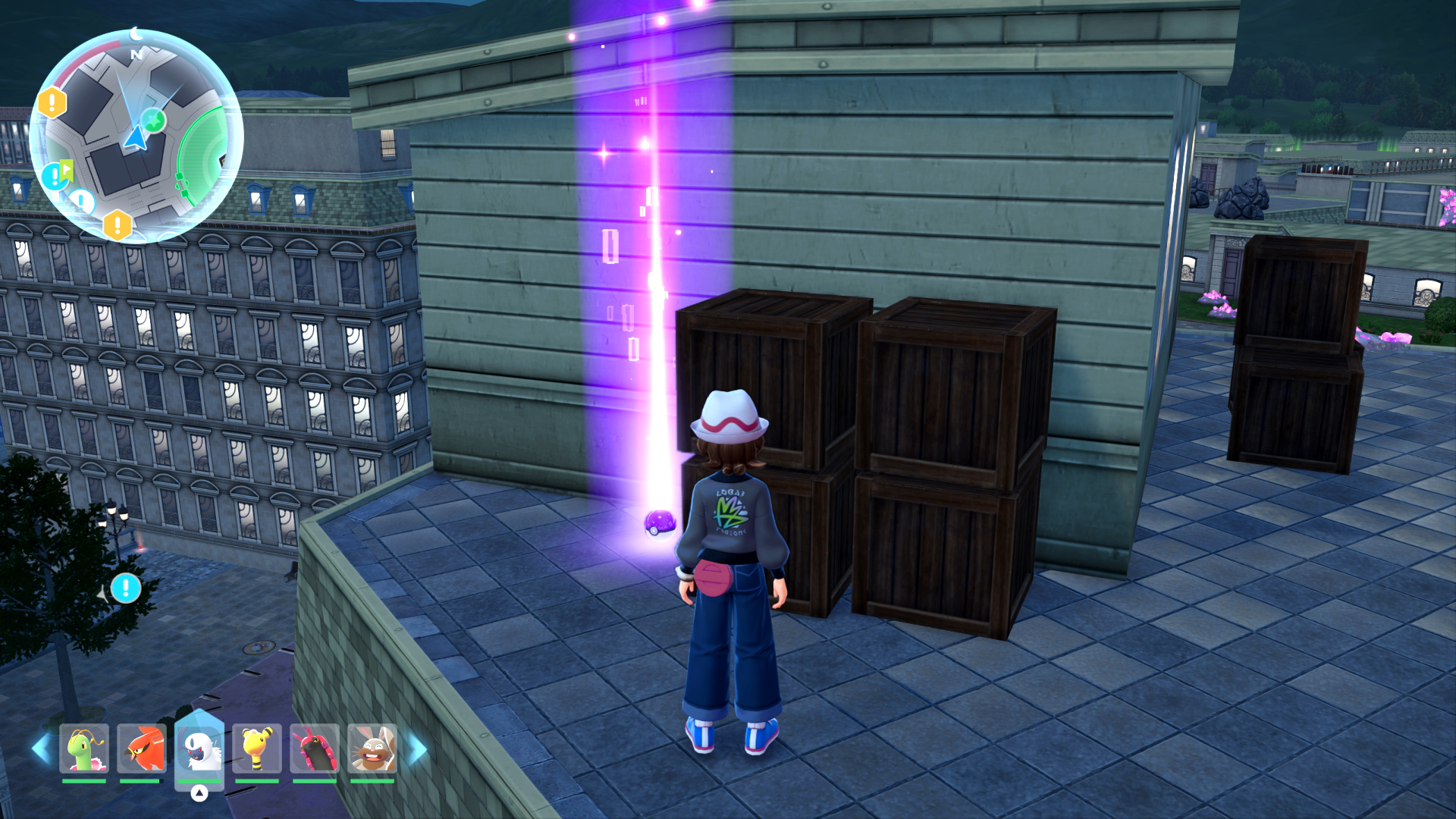Click the blue flagged exclamation minimap marker
Image resolution: width=1456 pixels, height=819 pixels.
[56, 176]
